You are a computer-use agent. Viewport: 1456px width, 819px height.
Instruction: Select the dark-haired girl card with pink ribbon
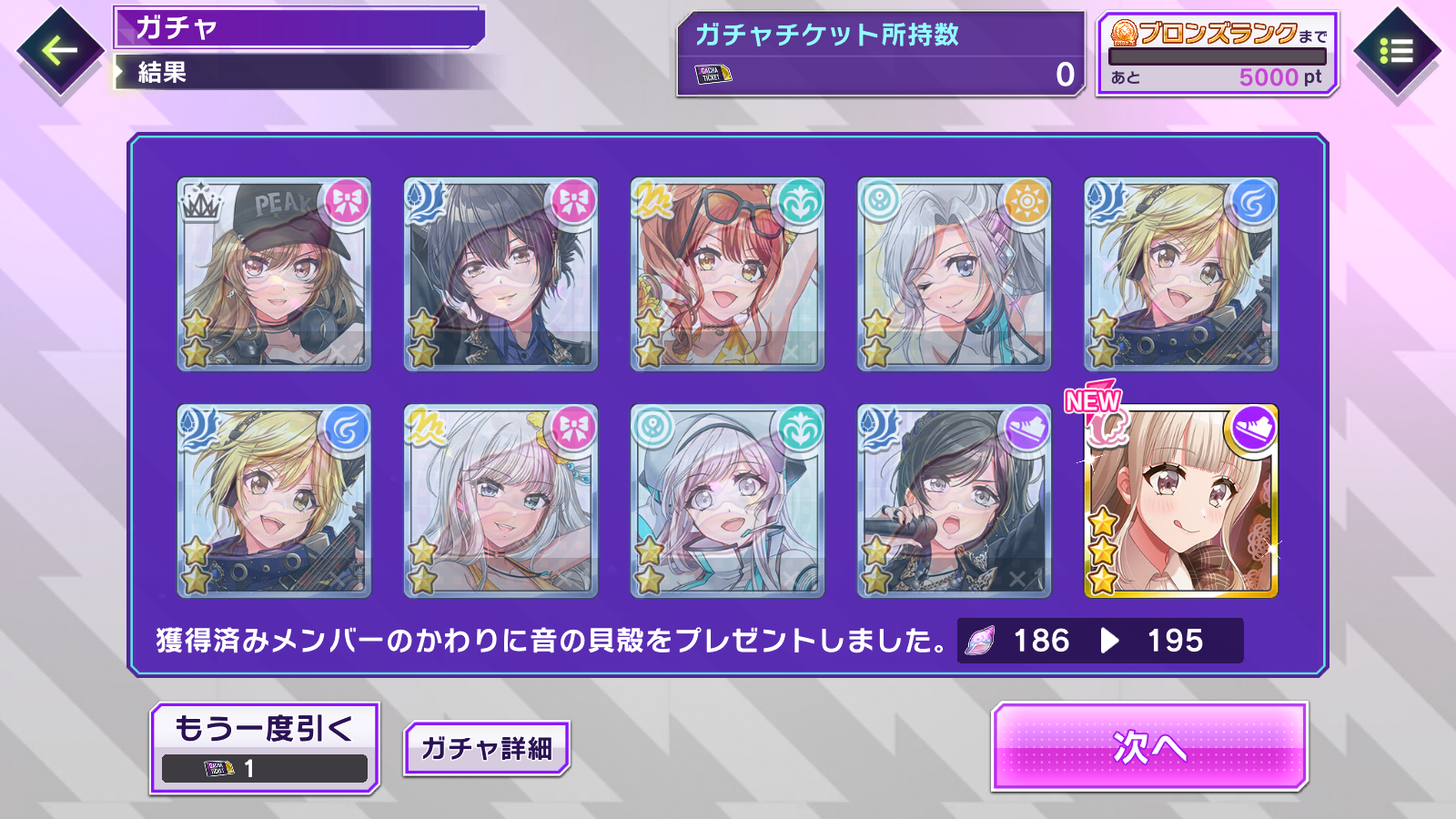pyautogui.click(x=500, y=274)
